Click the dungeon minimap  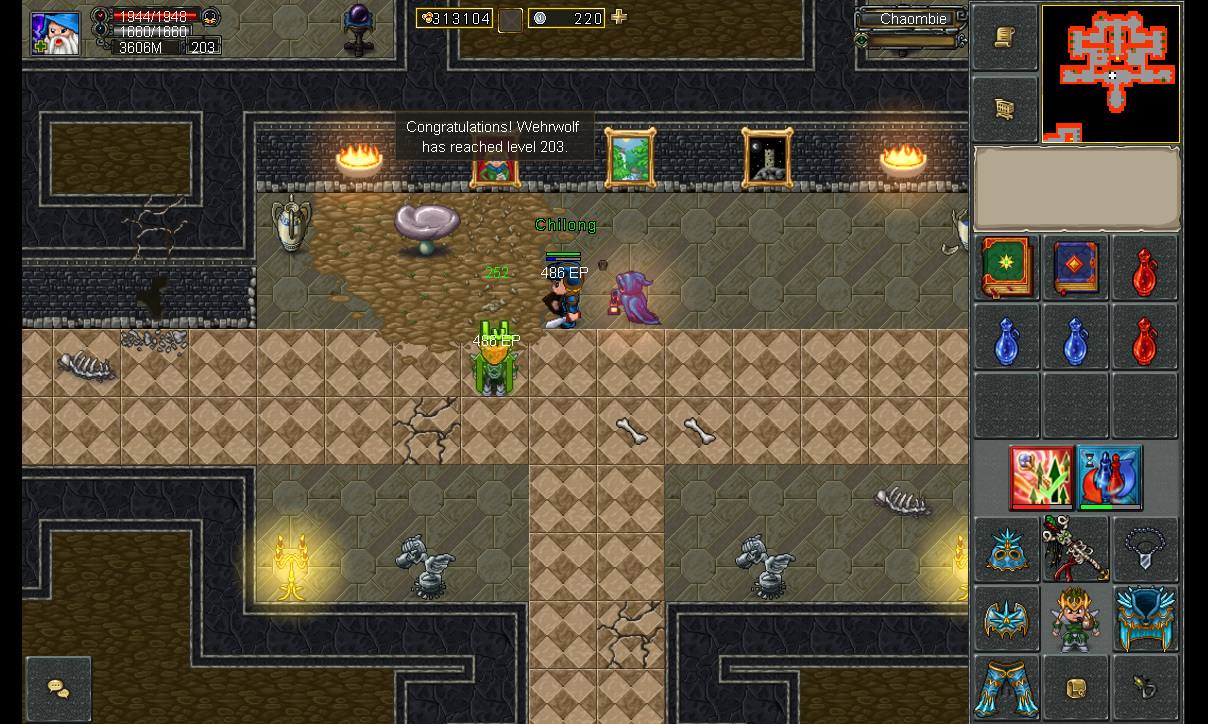coord(1111,74)
